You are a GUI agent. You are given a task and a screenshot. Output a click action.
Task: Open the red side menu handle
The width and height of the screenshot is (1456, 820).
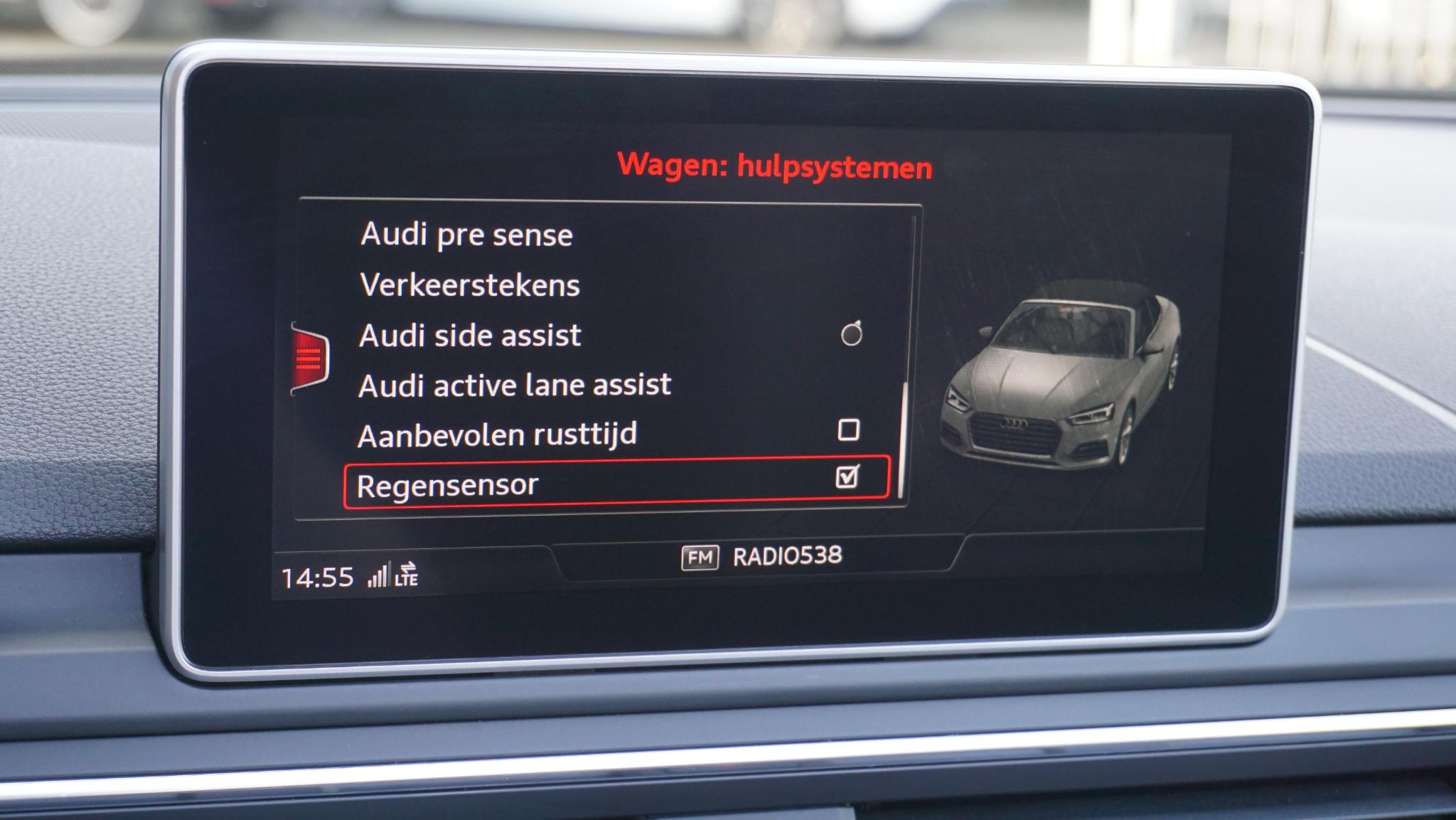309,358
